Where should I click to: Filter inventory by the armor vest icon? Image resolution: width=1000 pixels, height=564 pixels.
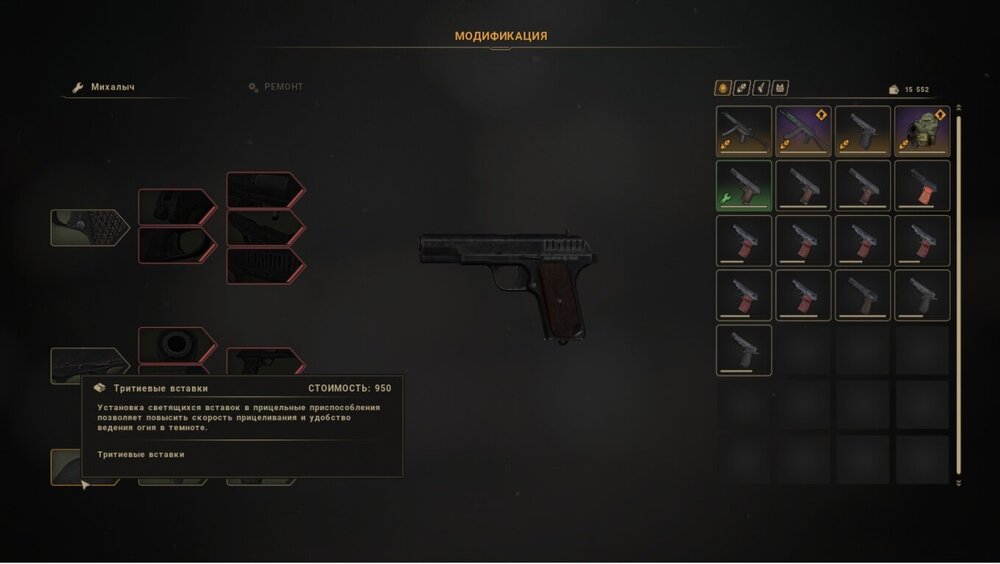[780, 88]
